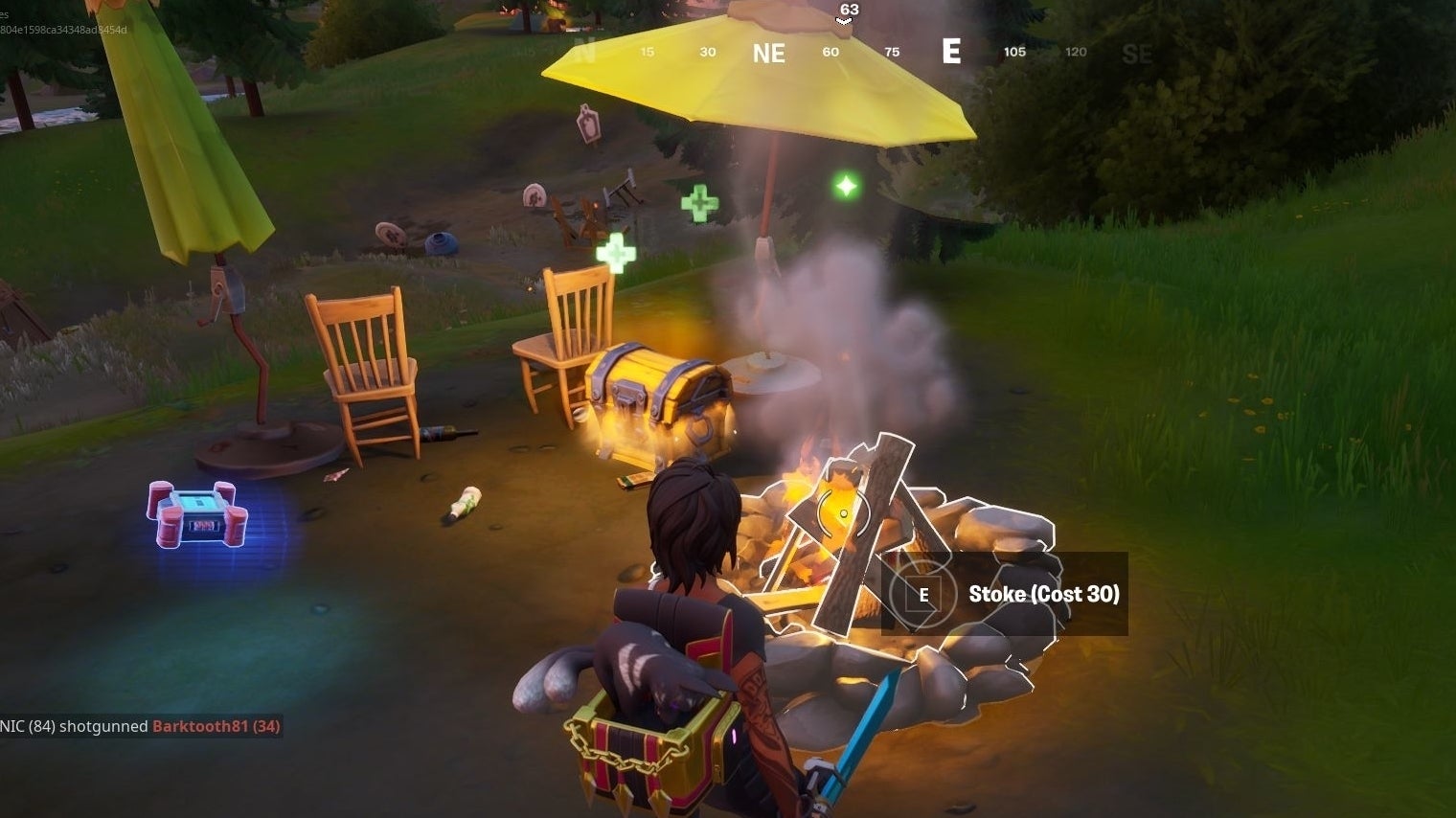The width and height of the screenshot is (1456, 818).
Task: Click the glowing golden loot chest
Action: click(656, 398)
